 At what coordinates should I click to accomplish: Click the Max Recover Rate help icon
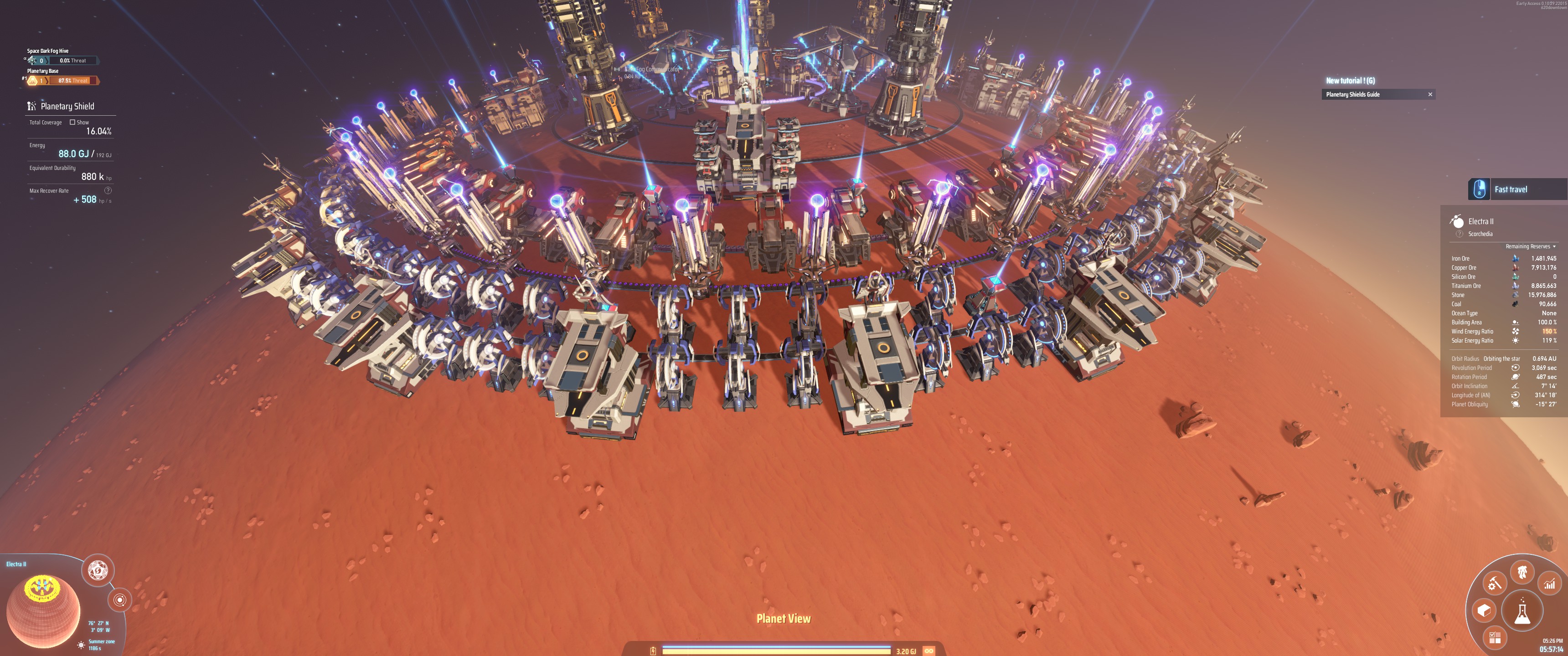(108, 190)
